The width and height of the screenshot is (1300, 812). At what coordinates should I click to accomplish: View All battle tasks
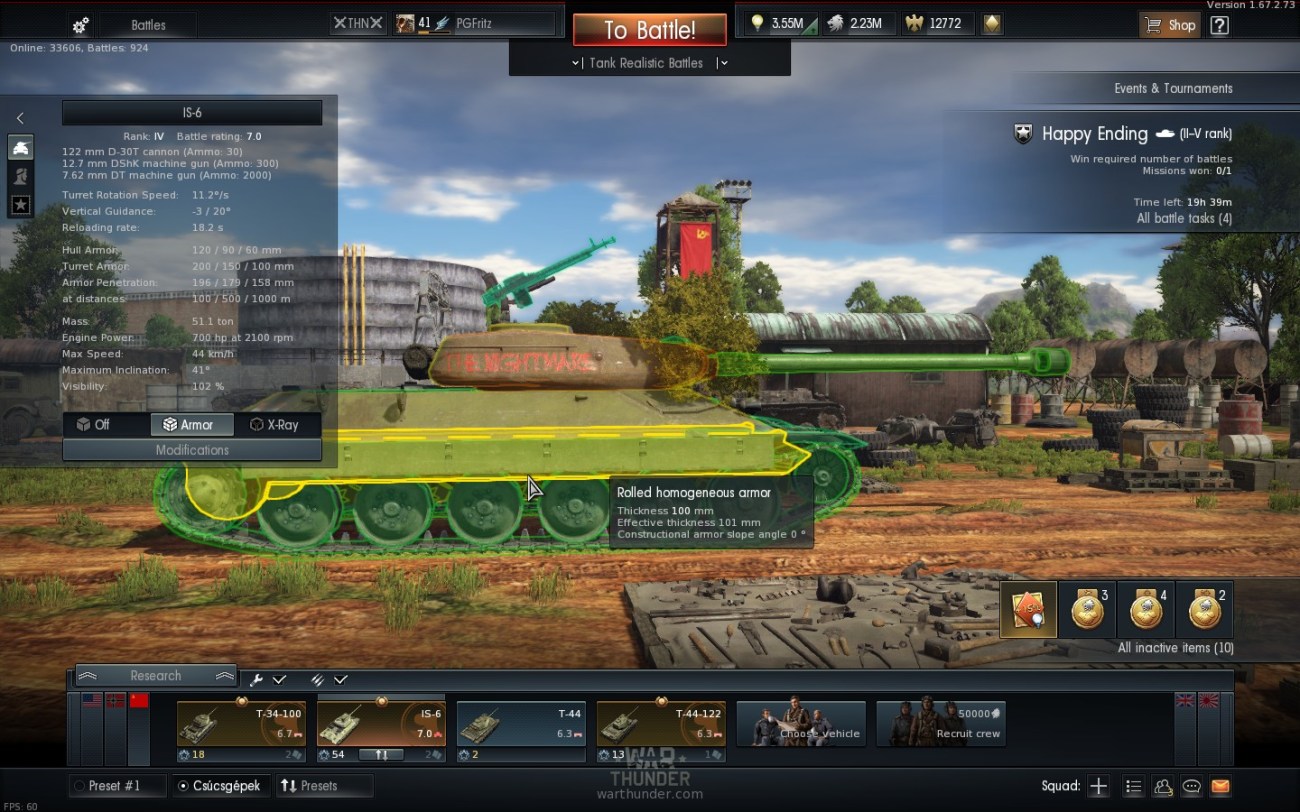coord(1184,218)
